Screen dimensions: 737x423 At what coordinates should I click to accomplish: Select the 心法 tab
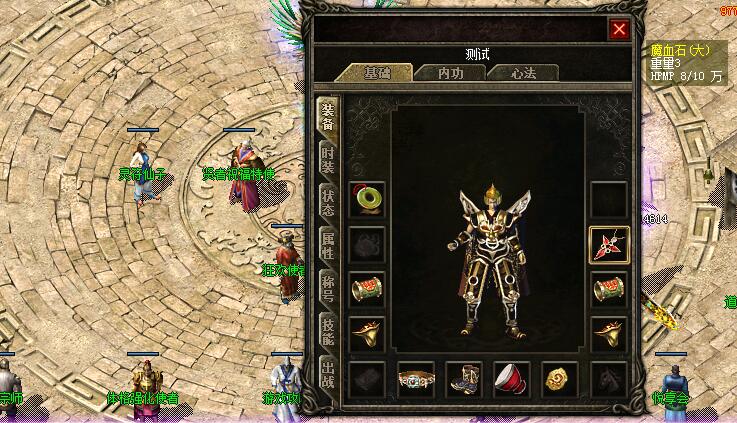[x=523, y=73]
